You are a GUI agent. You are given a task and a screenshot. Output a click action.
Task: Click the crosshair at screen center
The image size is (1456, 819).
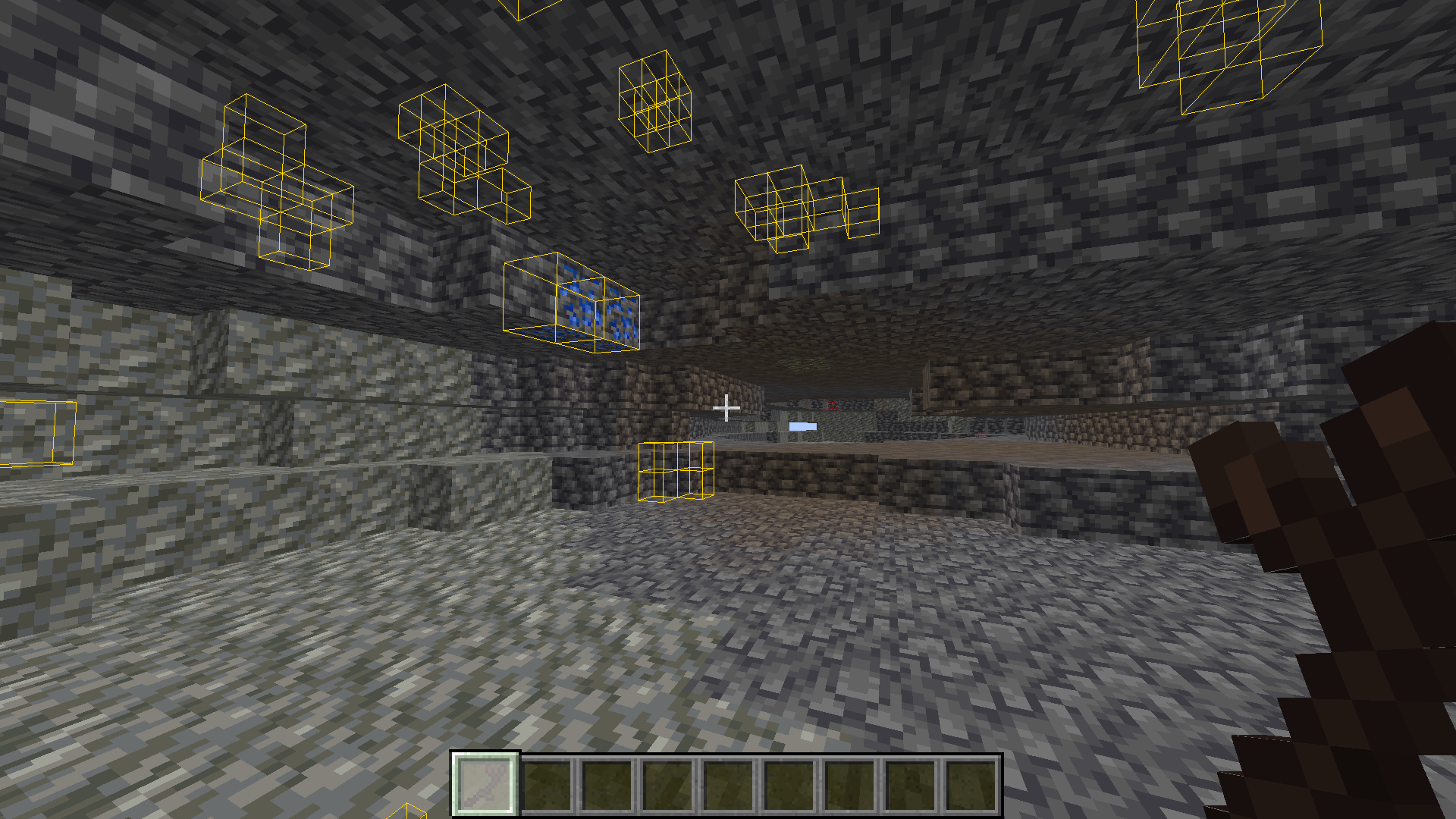coord(726,407)
